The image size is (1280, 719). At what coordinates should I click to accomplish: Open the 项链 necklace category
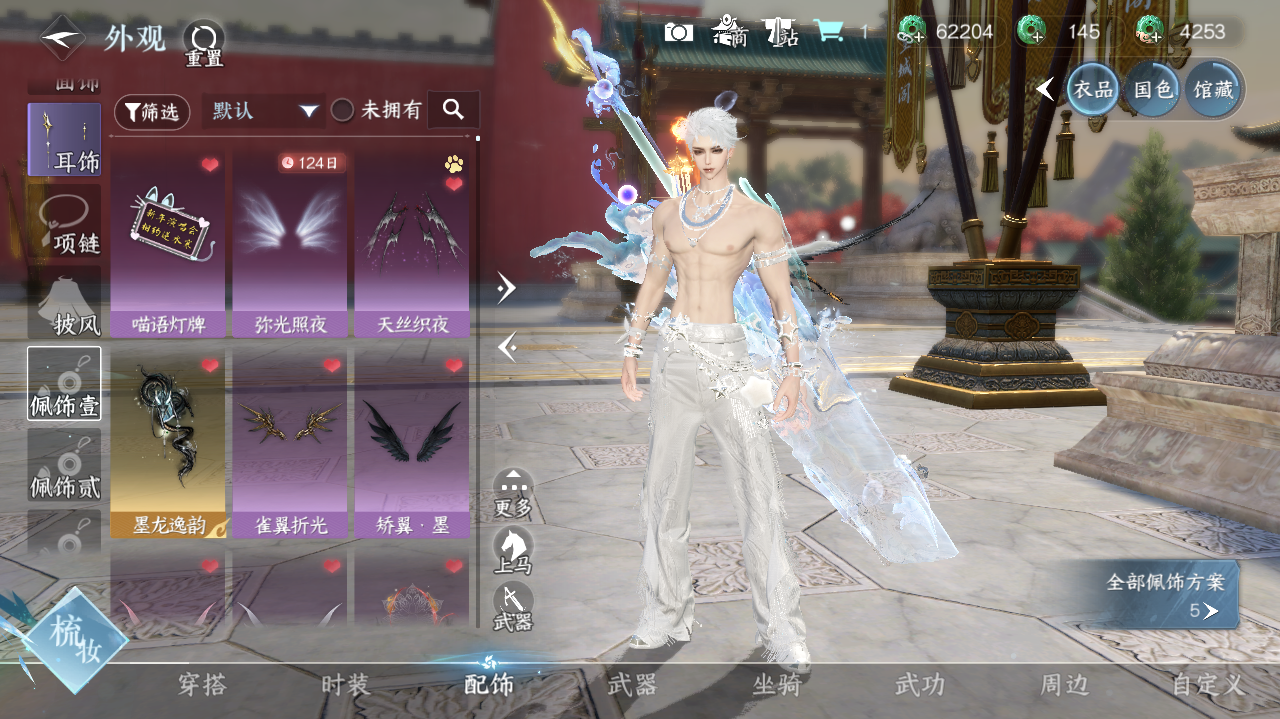click(65, 223)
